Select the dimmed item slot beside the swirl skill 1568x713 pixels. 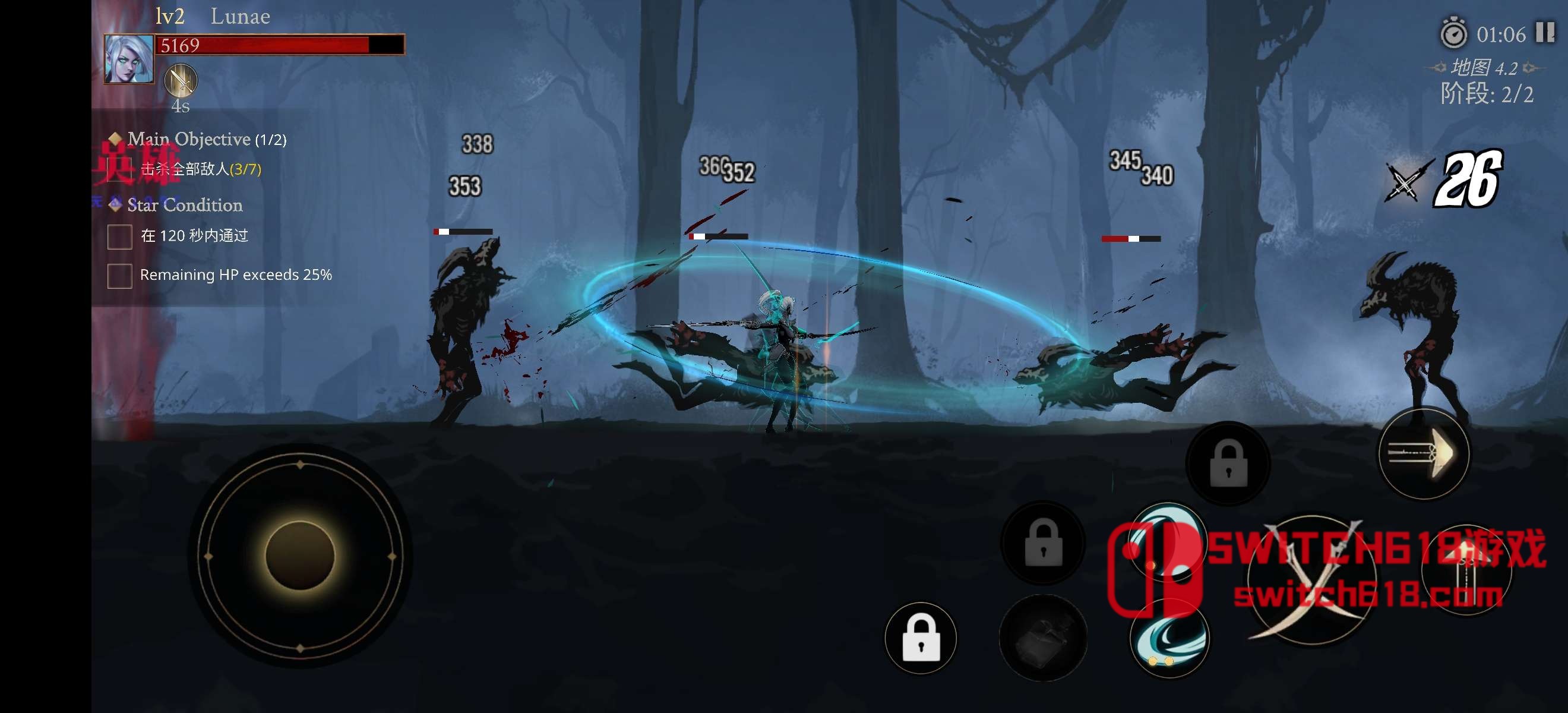pos(1043,638)
